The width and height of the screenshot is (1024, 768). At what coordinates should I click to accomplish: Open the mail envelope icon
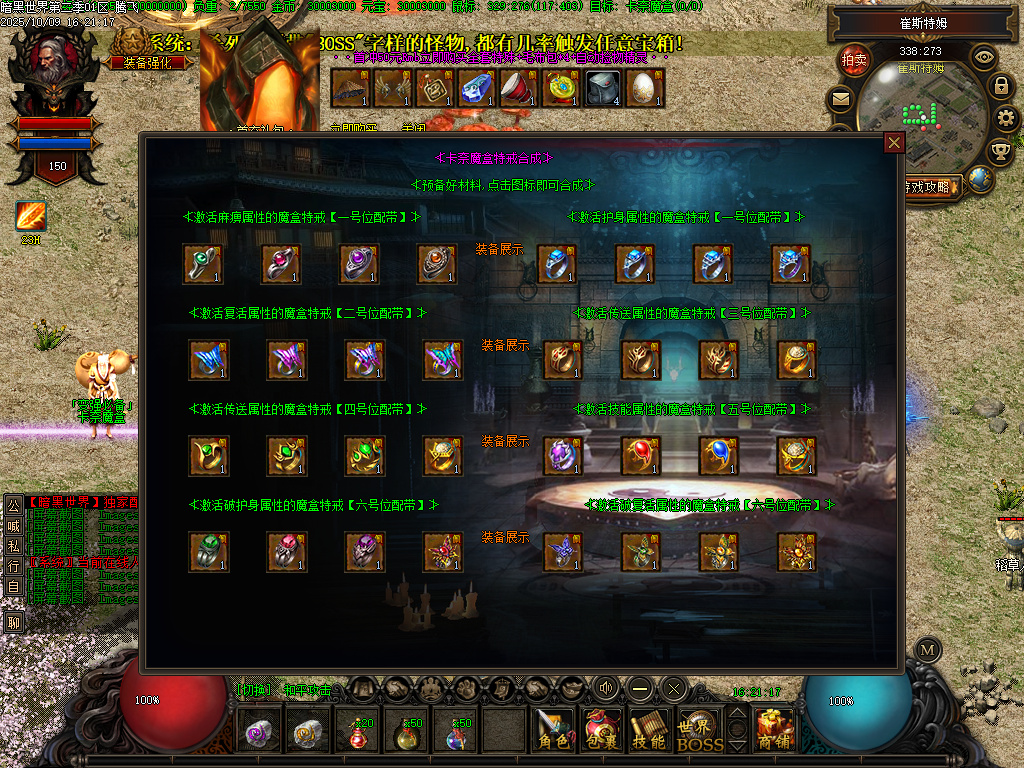(840, 99)
